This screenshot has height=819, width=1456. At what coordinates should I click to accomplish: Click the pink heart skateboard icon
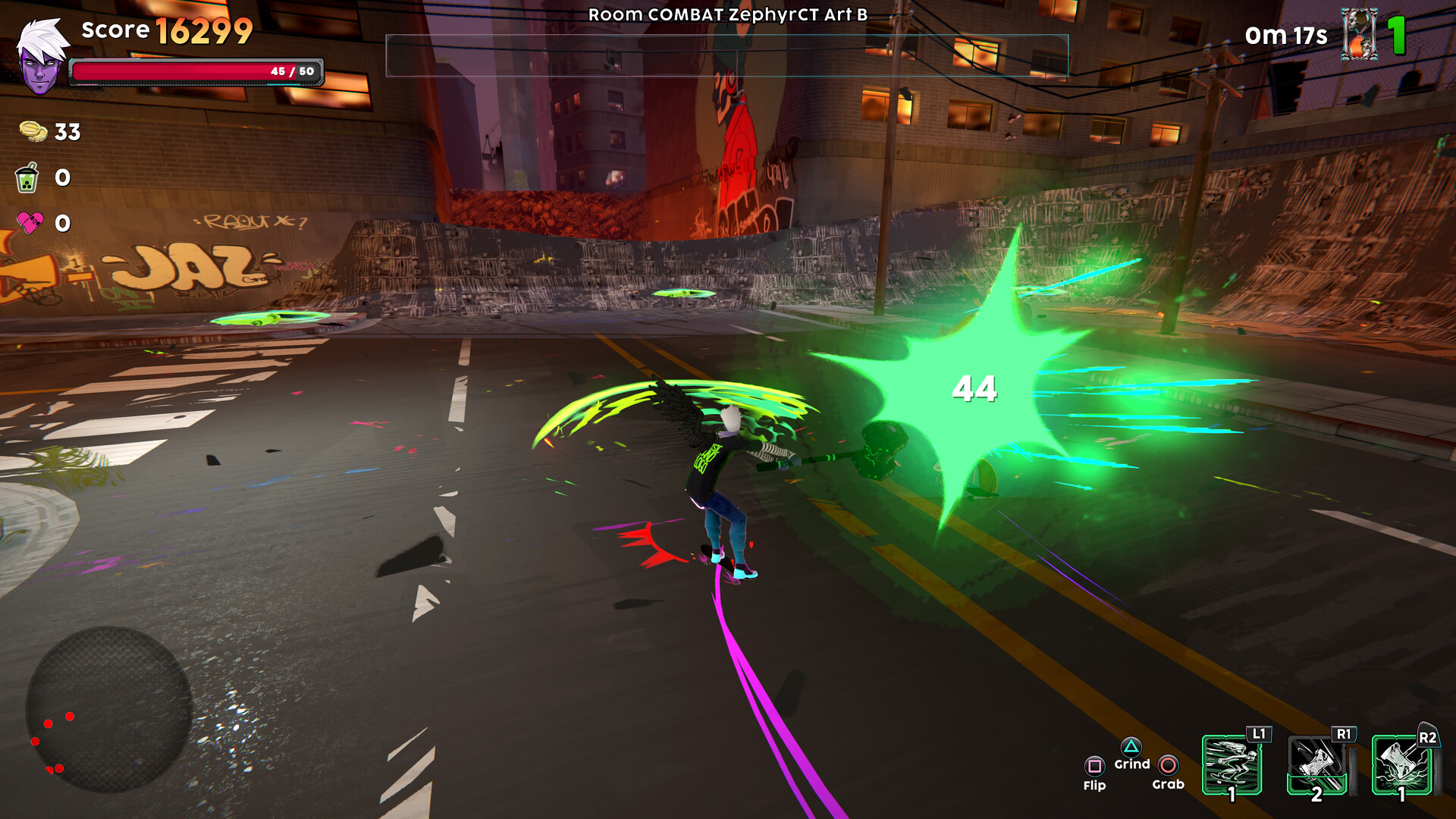(29, 224)
